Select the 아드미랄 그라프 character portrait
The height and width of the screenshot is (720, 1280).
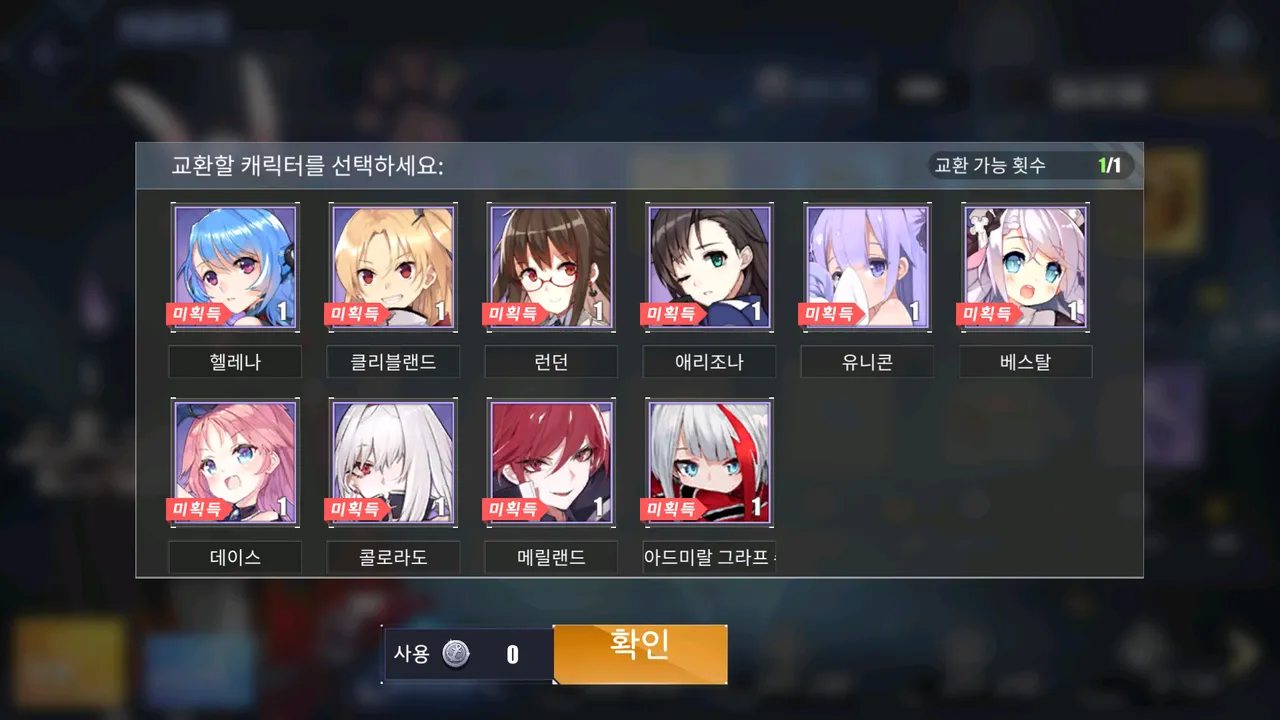tap(709, 460)
